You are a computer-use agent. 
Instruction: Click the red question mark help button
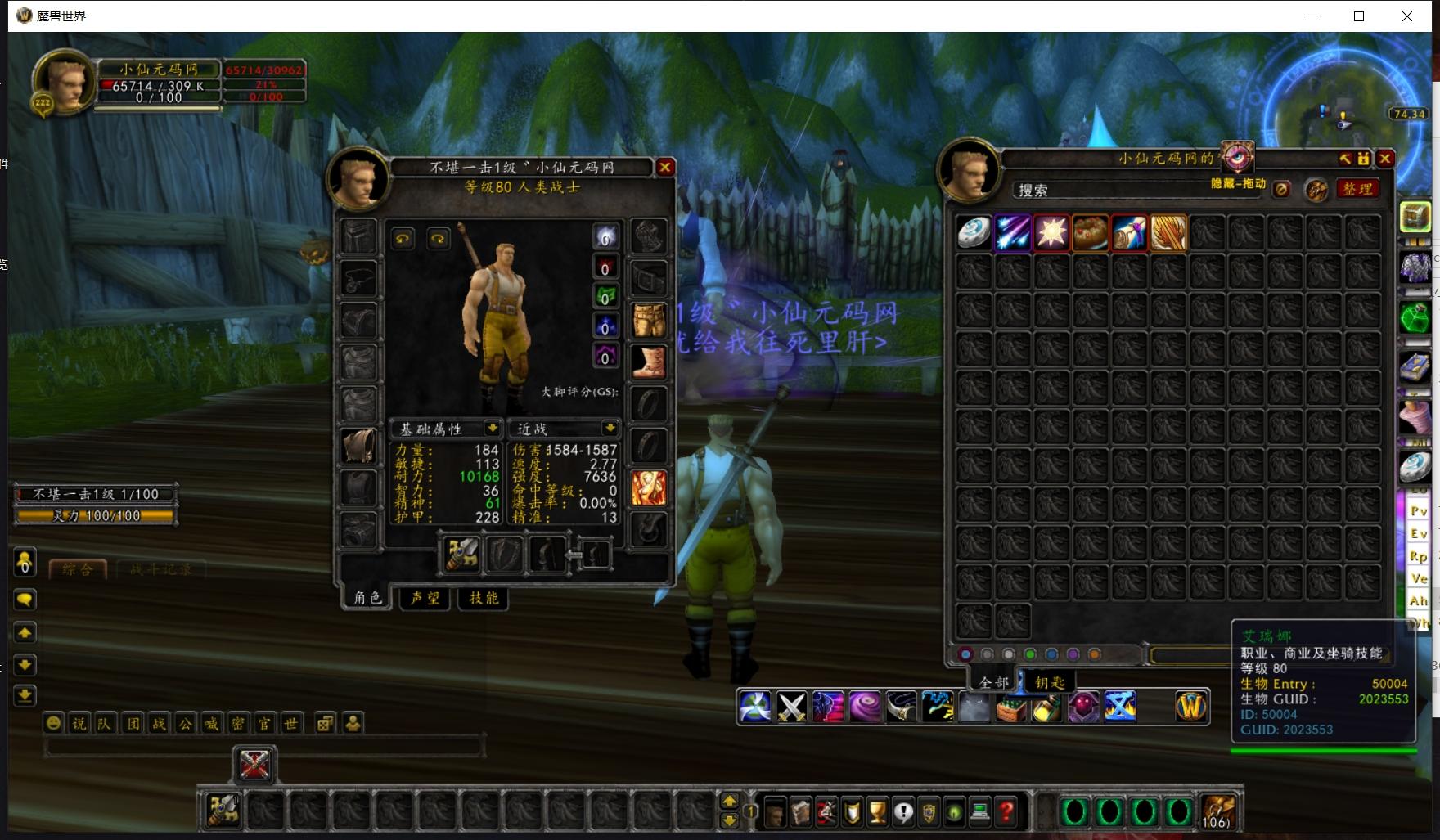[x=1007, y=811]
